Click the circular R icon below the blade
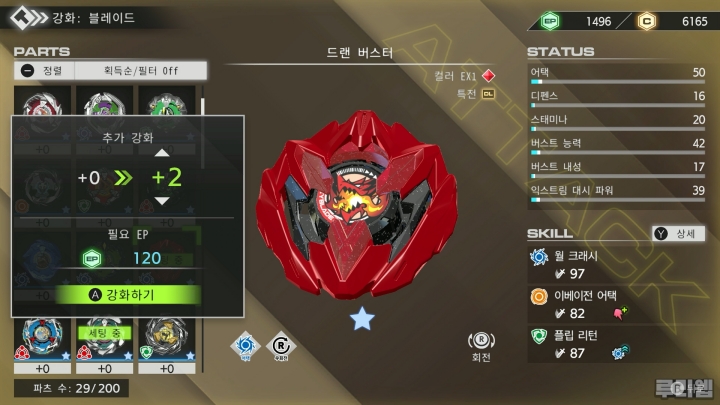Image resolution: width=720 pixels, height=405 pixels. coord(282,346)
